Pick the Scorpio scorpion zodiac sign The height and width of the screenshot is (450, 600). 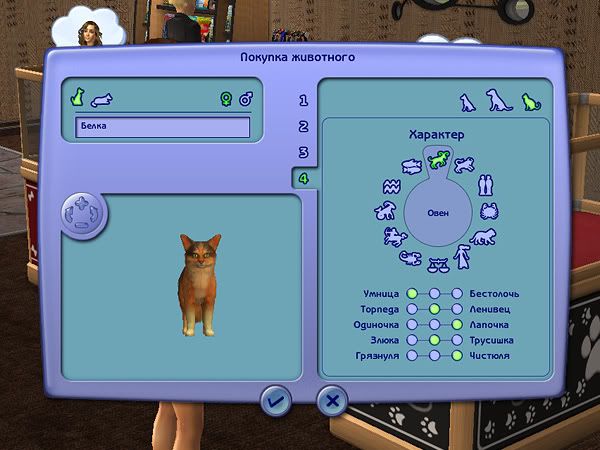click(411, 258)
